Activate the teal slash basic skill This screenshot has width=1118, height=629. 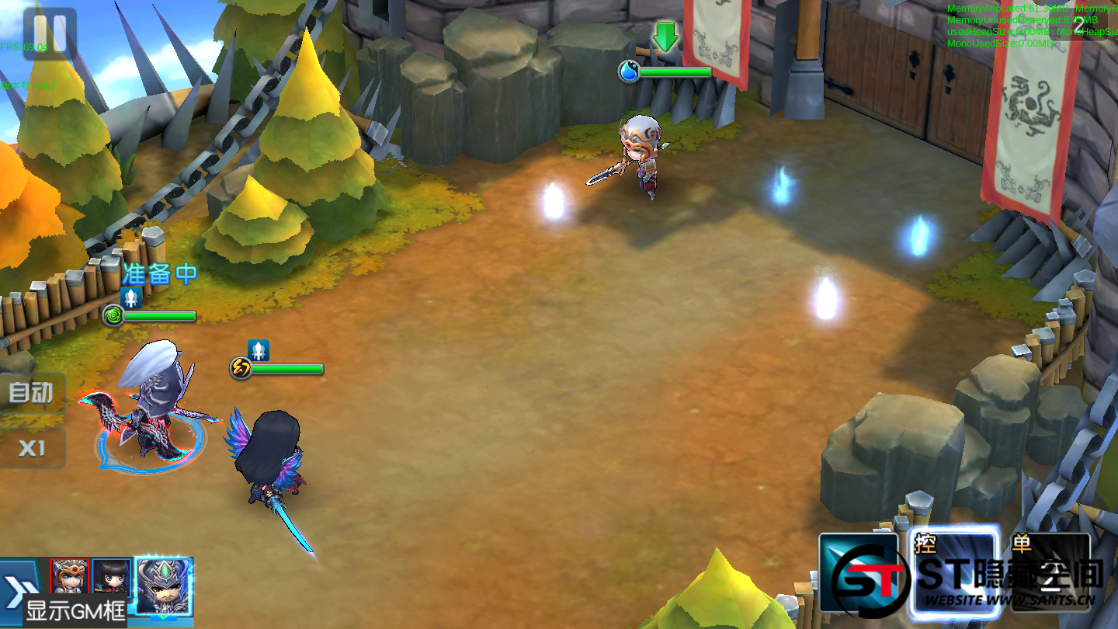tap(858, 575)
